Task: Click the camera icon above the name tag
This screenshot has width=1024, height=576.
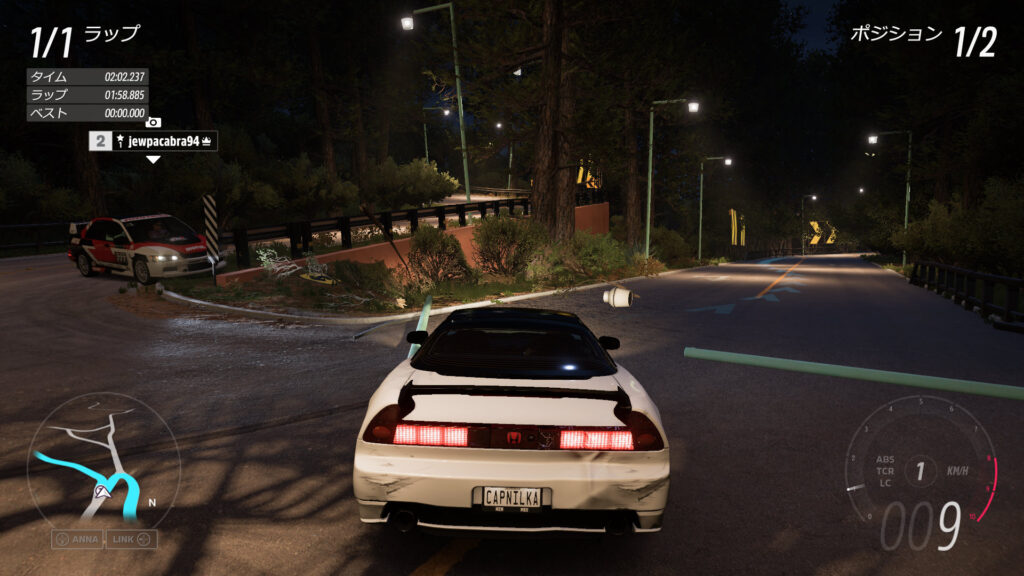Action: [x=153, y=123]
